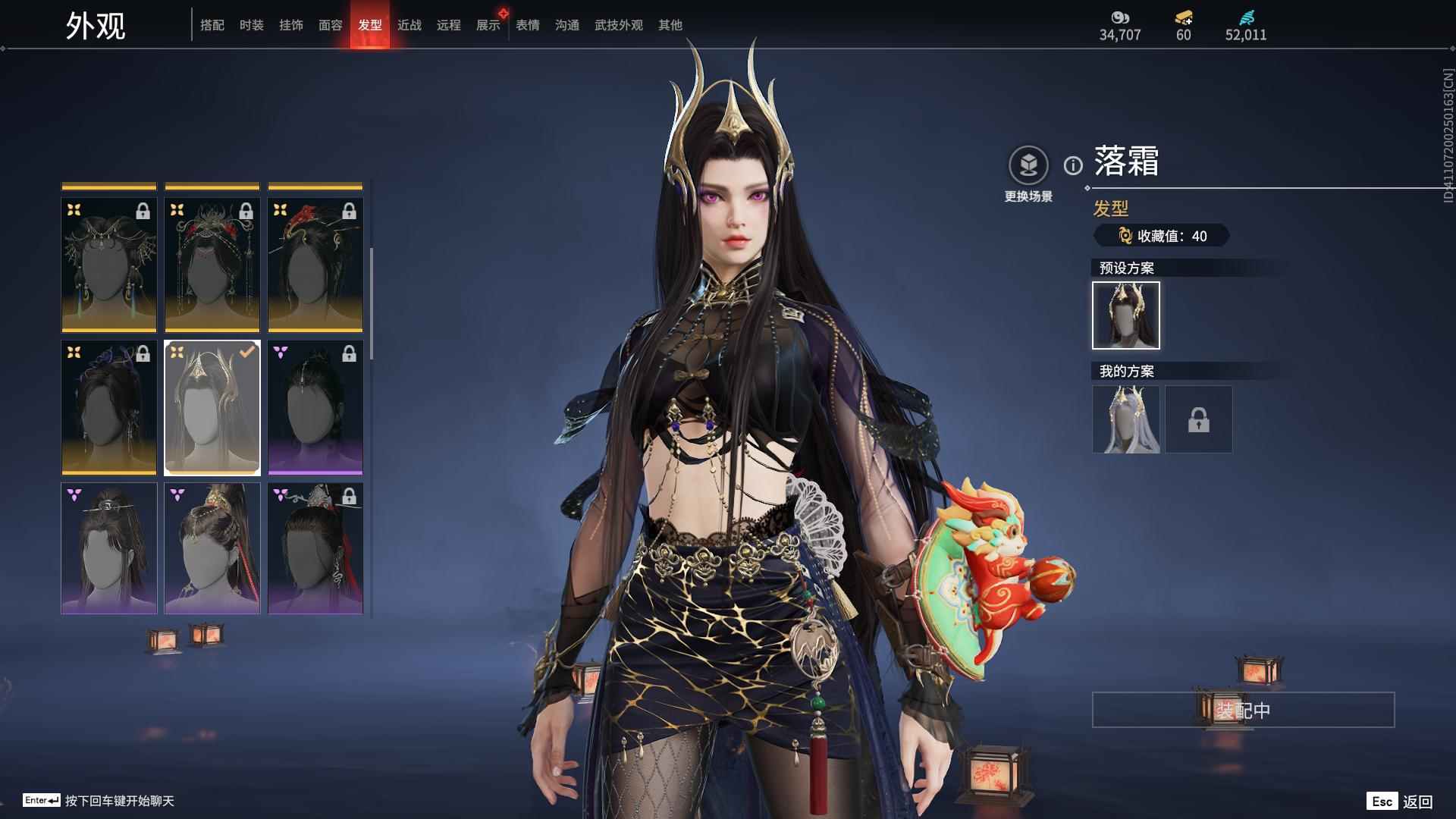
Task: Select the 挂饰 accessories tab
Action: click(291, 25)
